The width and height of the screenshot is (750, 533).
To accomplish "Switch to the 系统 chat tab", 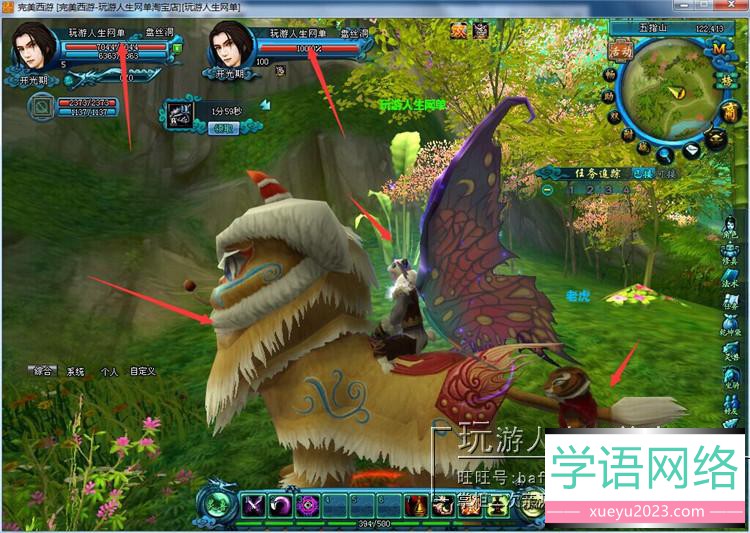I will pyautogui.click(x=76, y=371).
